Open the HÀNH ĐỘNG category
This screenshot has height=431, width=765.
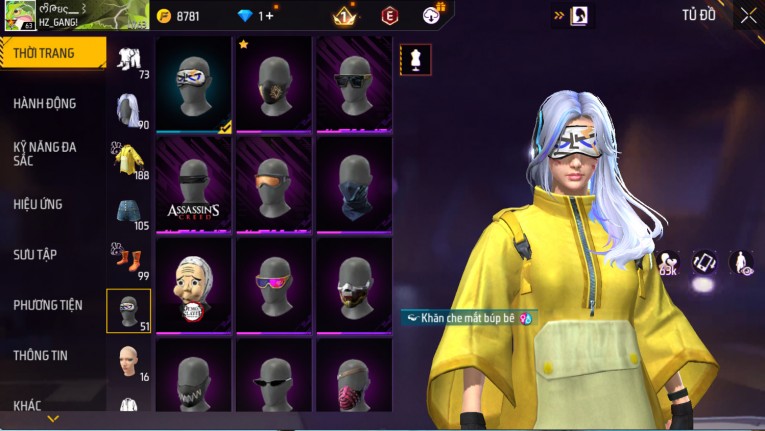[x=45, y=103]
